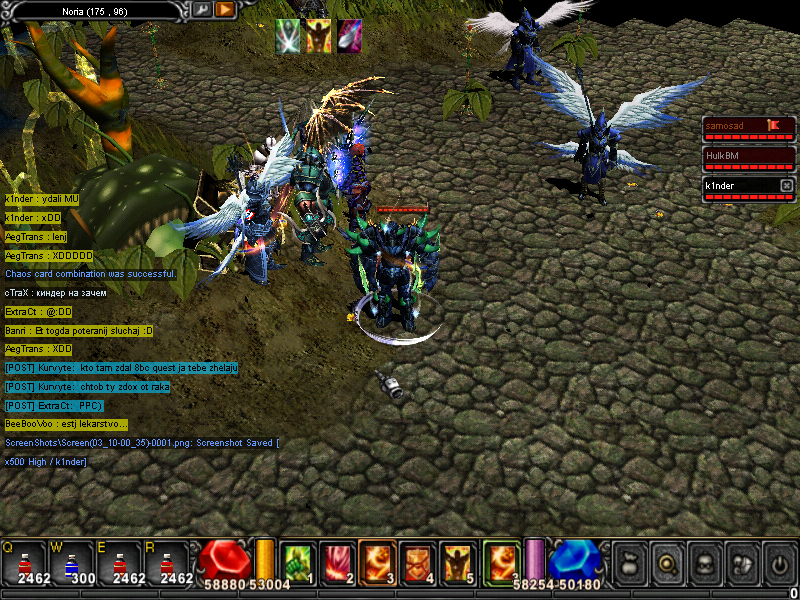Use the E slot red potion
The height and width of the screenshot is (600, 800).
point(119,561)
